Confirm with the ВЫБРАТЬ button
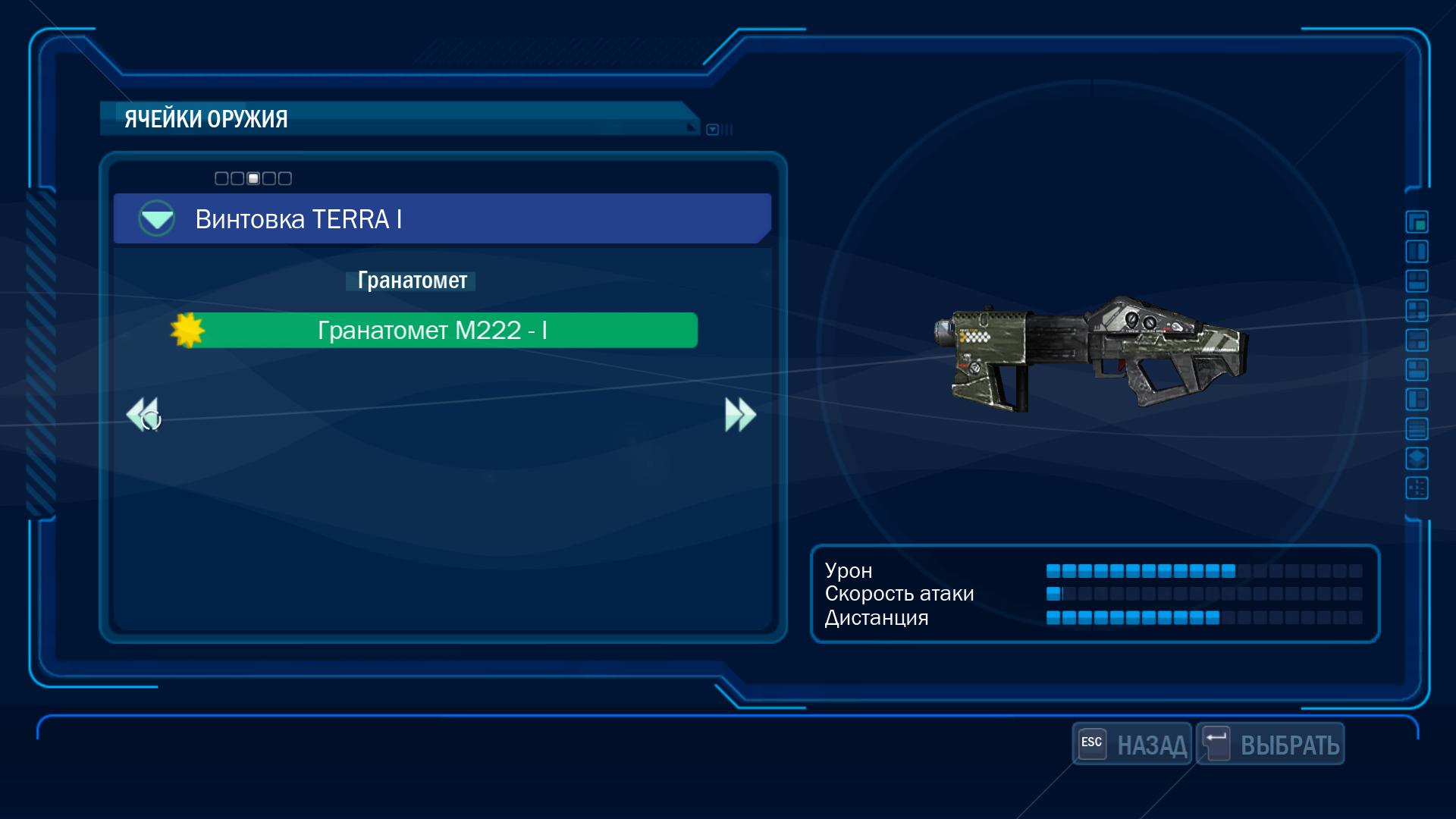1456x819 pixels. click(1271, 744)
